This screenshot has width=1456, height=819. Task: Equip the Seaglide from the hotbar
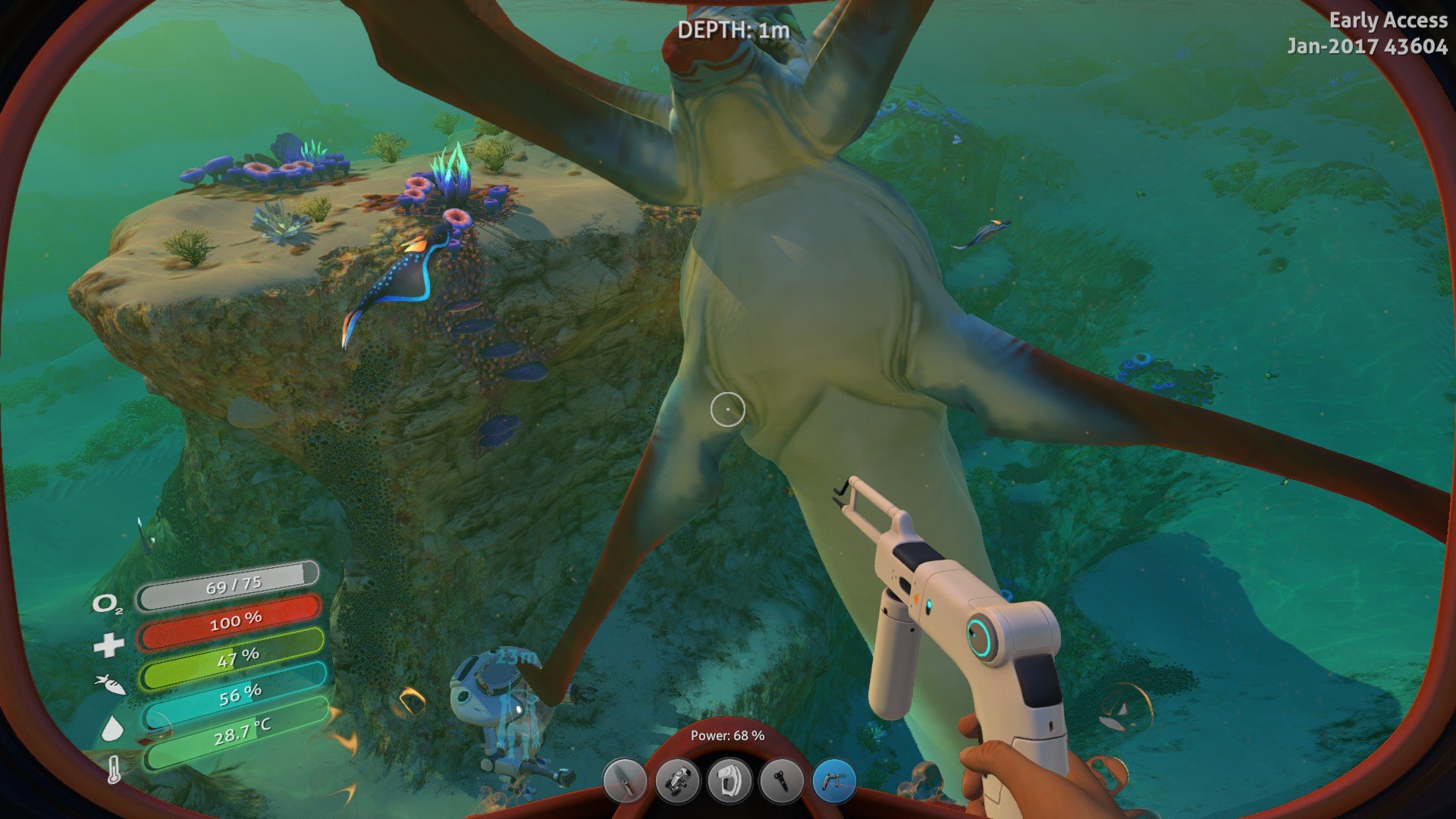[x=677, y=781]
